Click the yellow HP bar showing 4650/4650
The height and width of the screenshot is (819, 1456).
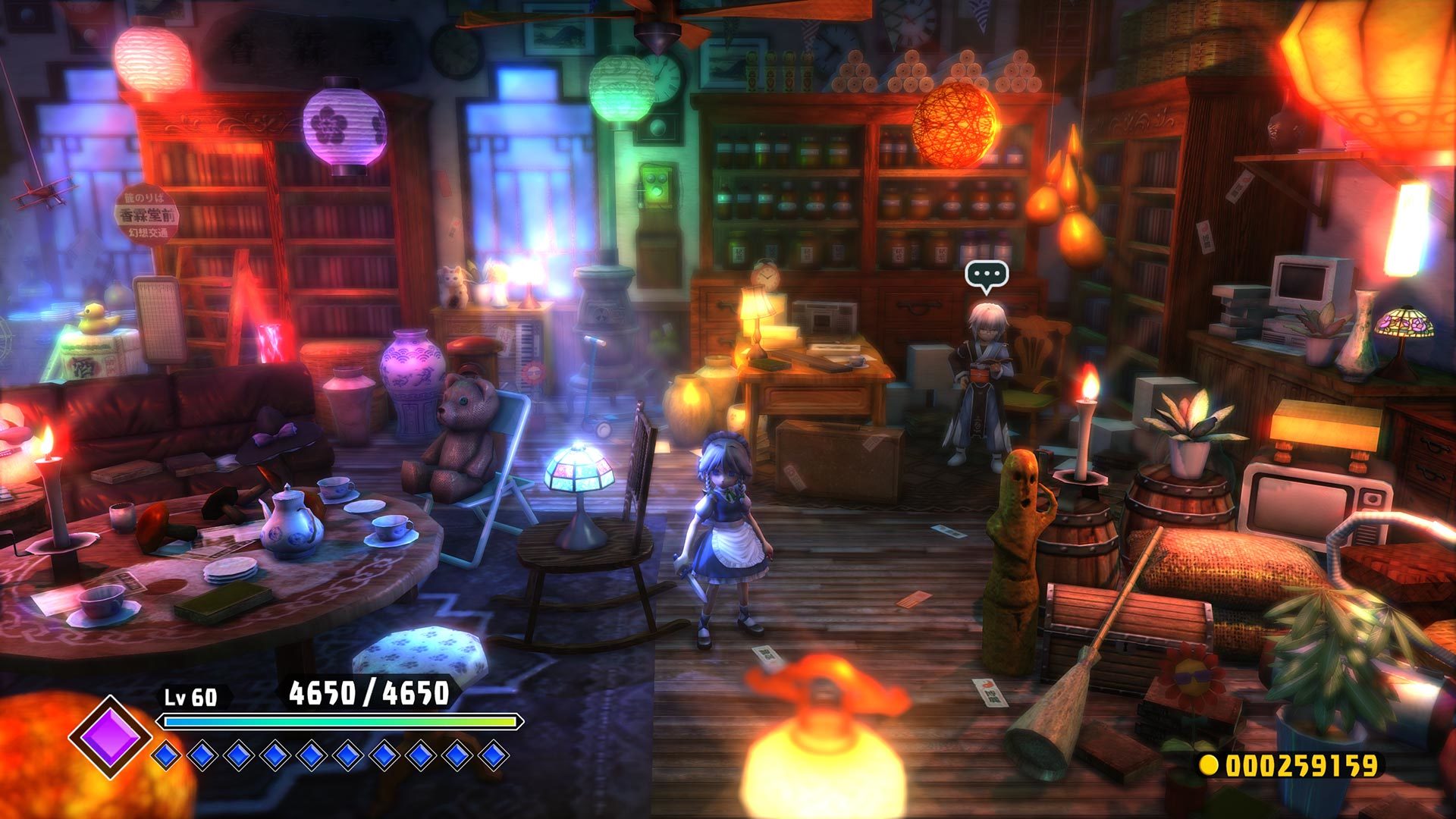(x=337, y=721)
